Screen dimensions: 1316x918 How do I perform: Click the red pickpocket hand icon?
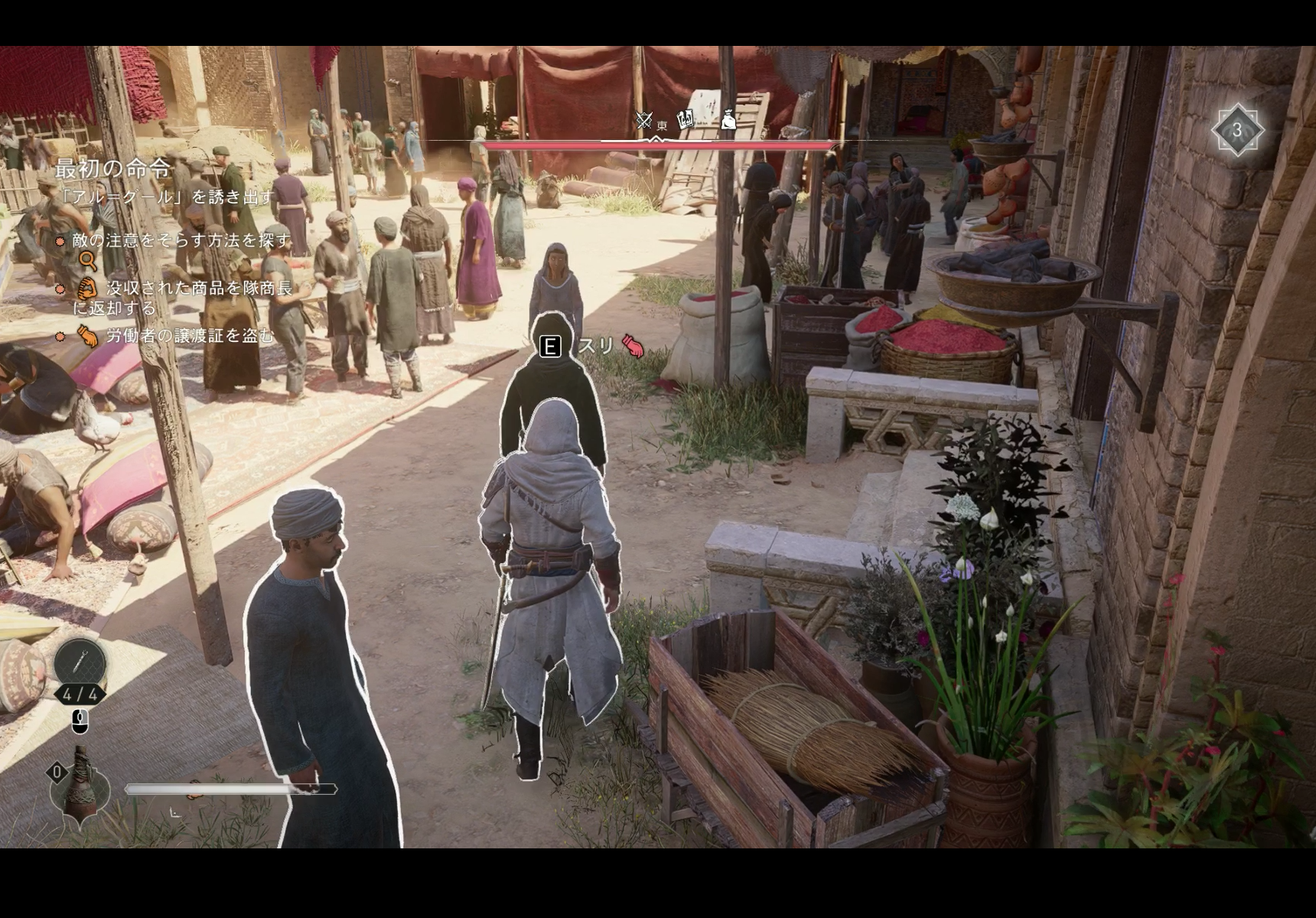point(634,347)
